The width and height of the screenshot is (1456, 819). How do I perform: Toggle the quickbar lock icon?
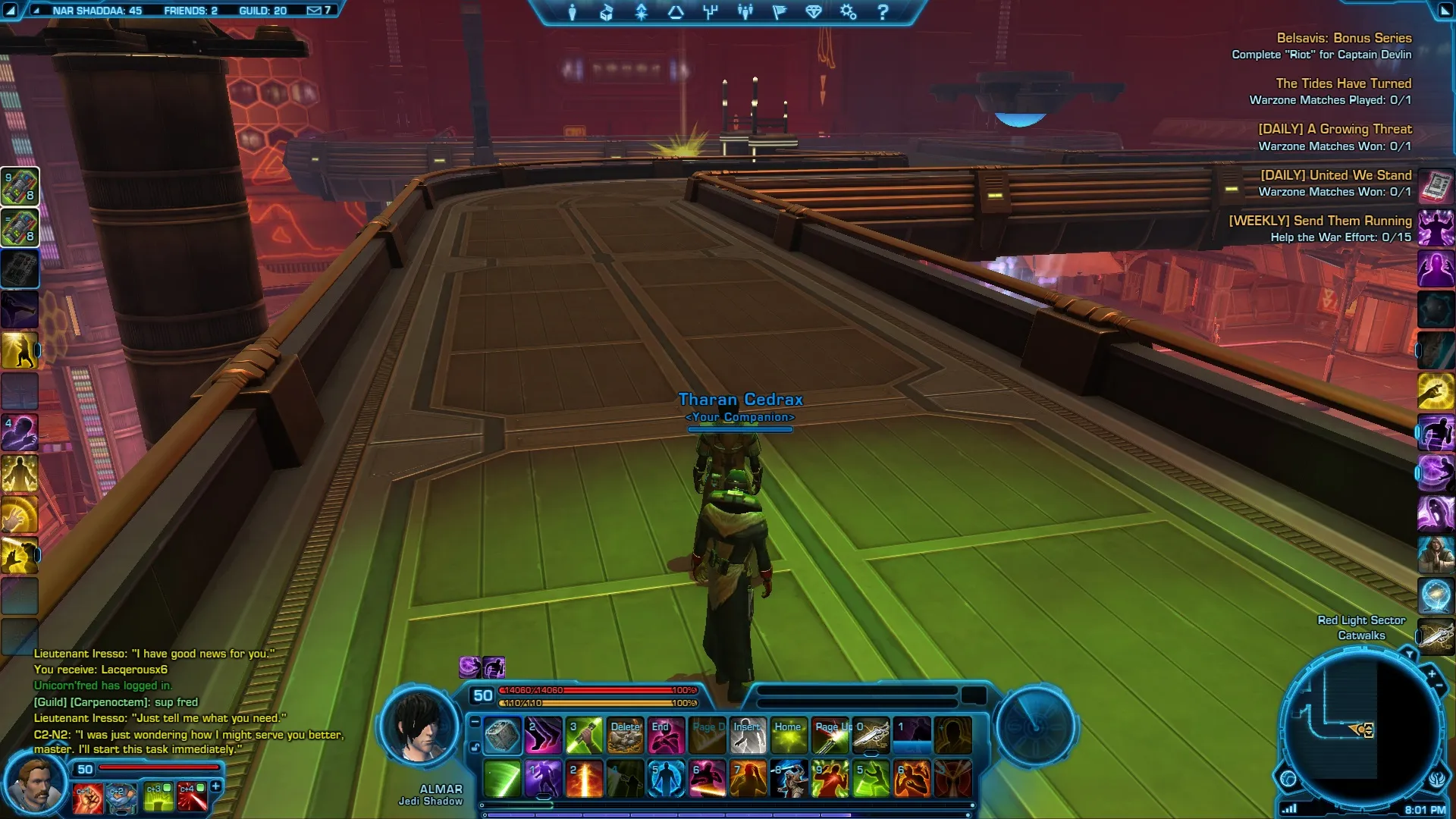tap(475, 748)
